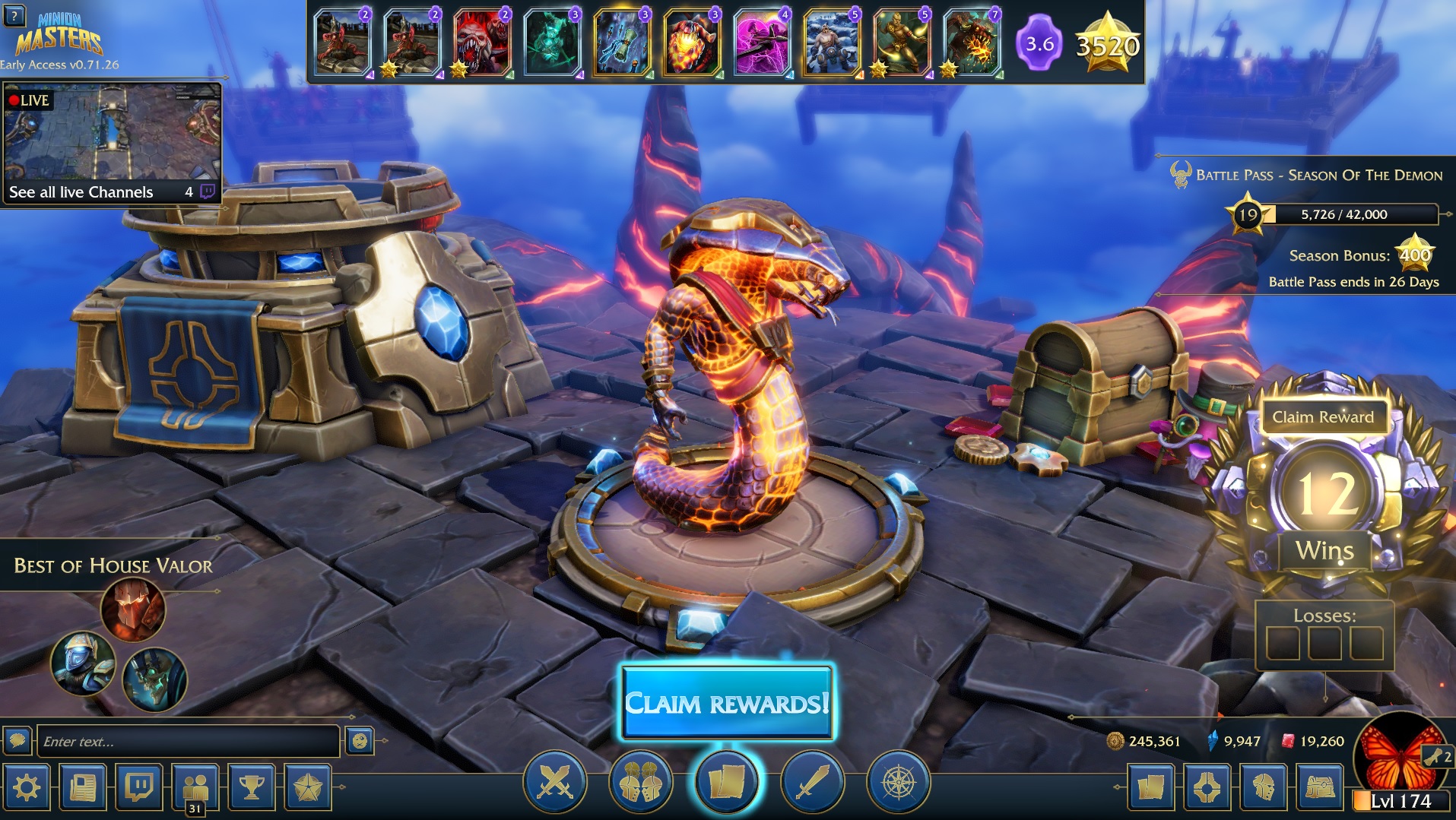The width and height of the screenshot is (1456, 820).
Task: Open the trophy leaderboard button
Action: pyautogui.click(x=252, y=787)
